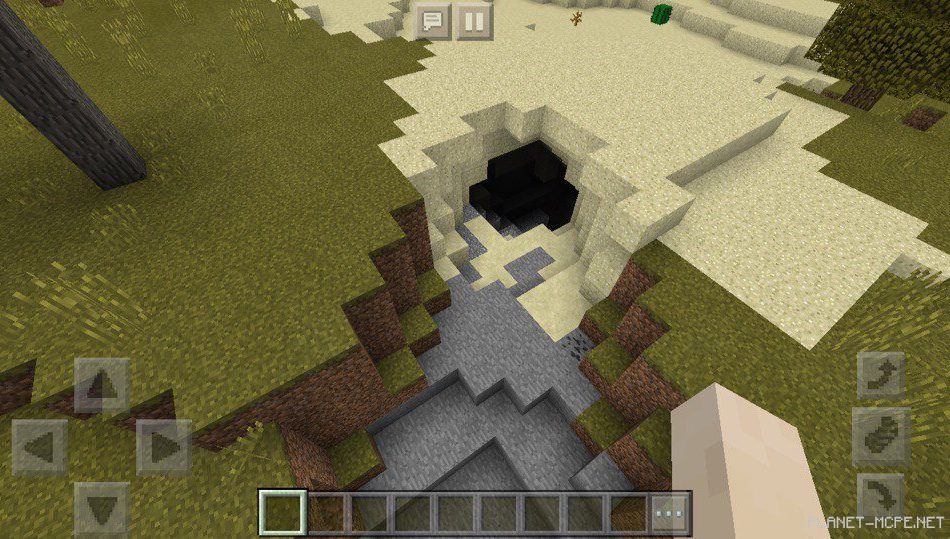Tap the middle button between the fly arrows
The image size is (950, 539).
point(881,436)
